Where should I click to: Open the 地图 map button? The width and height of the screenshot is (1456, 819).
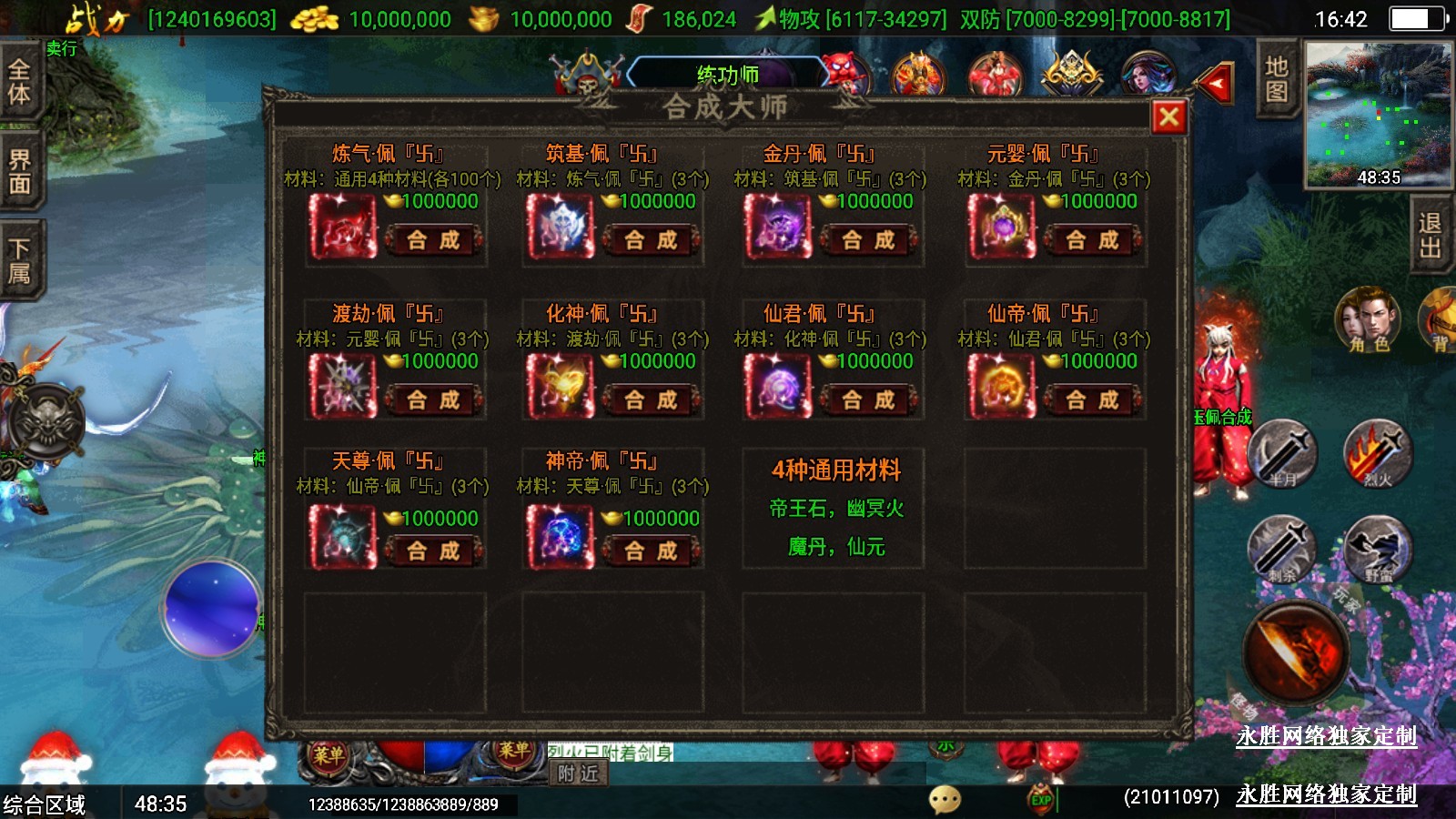pyautogui.click(x=1276, y=79)
